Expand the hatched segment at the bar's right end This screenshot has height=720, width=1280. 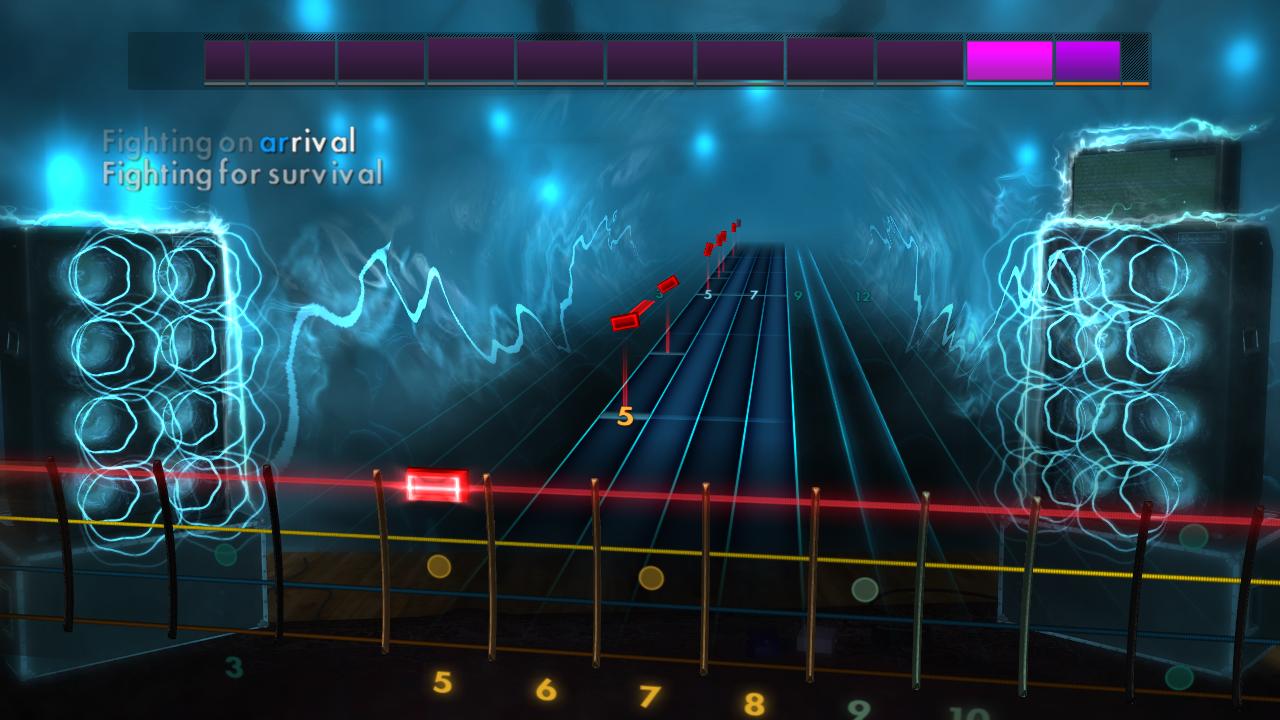point(1135,58)
